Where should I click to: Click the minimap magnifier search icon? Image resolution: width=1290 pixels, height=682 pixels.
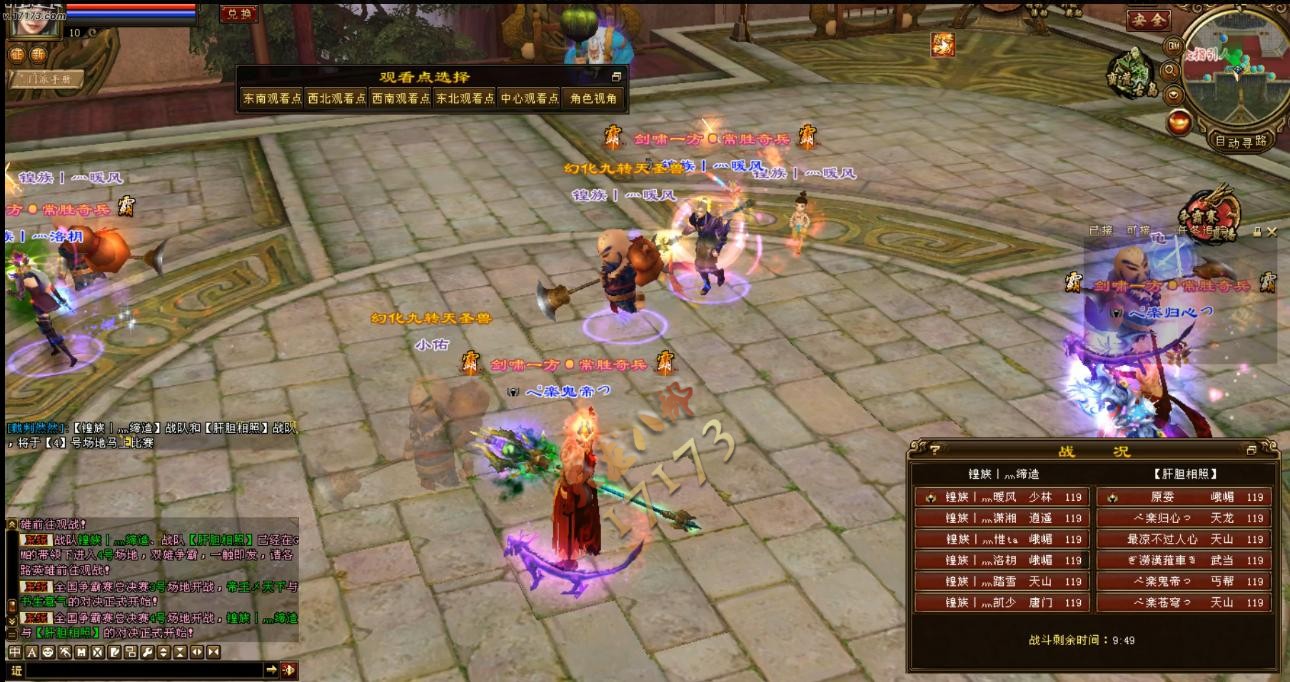coord(1170,70)
